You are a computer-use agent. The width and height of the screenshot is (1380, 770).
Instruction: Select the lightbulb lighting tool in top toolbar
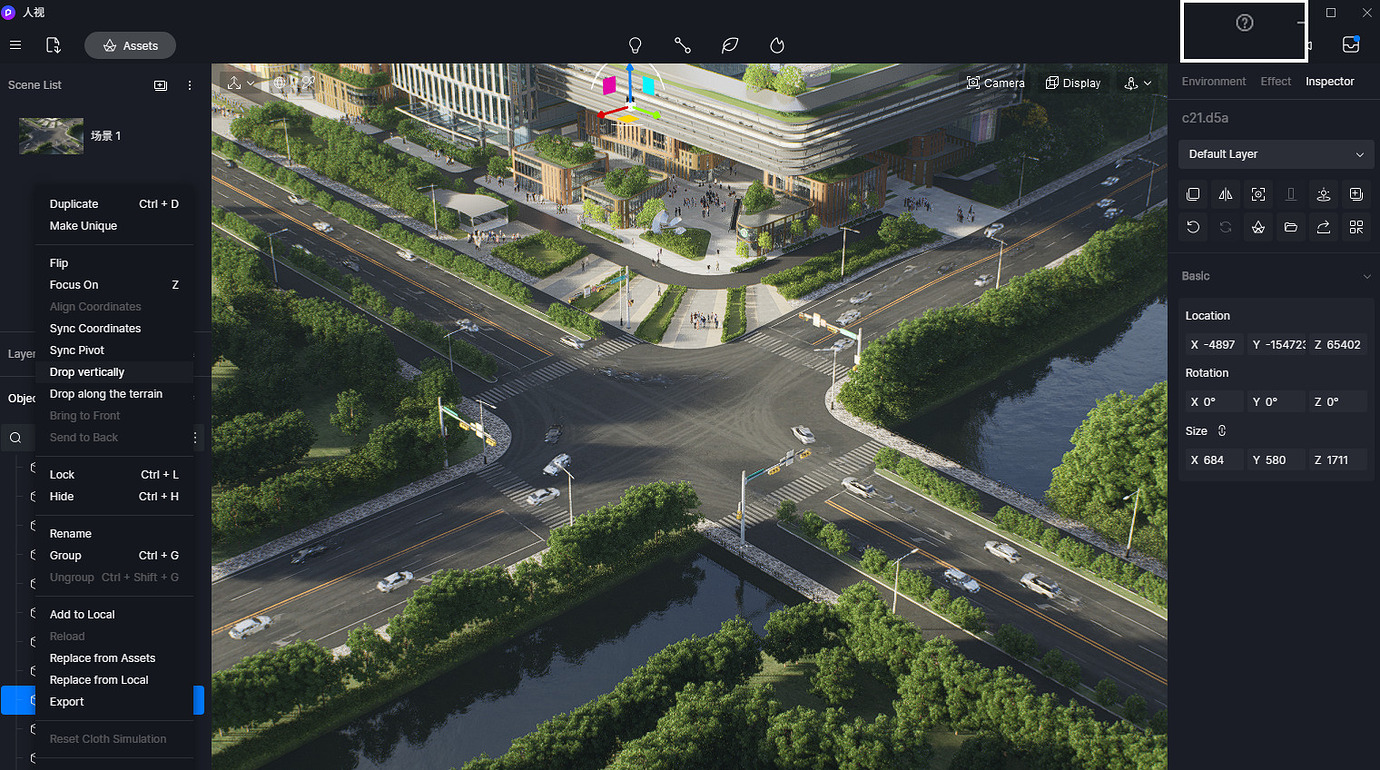[x=635, y=45]
